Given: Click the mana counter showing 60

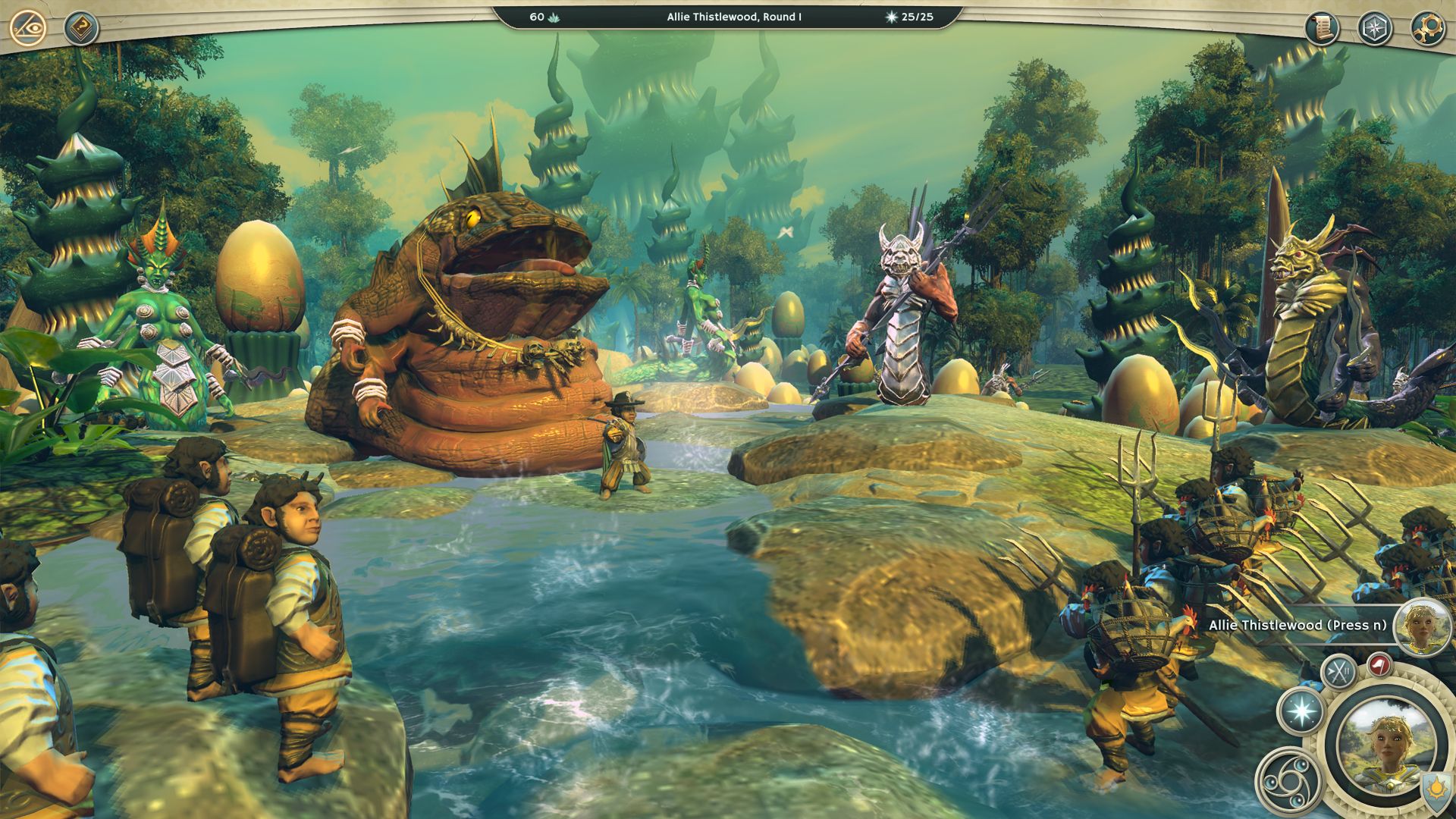Looking at the screenshot, I should [537, 17].
